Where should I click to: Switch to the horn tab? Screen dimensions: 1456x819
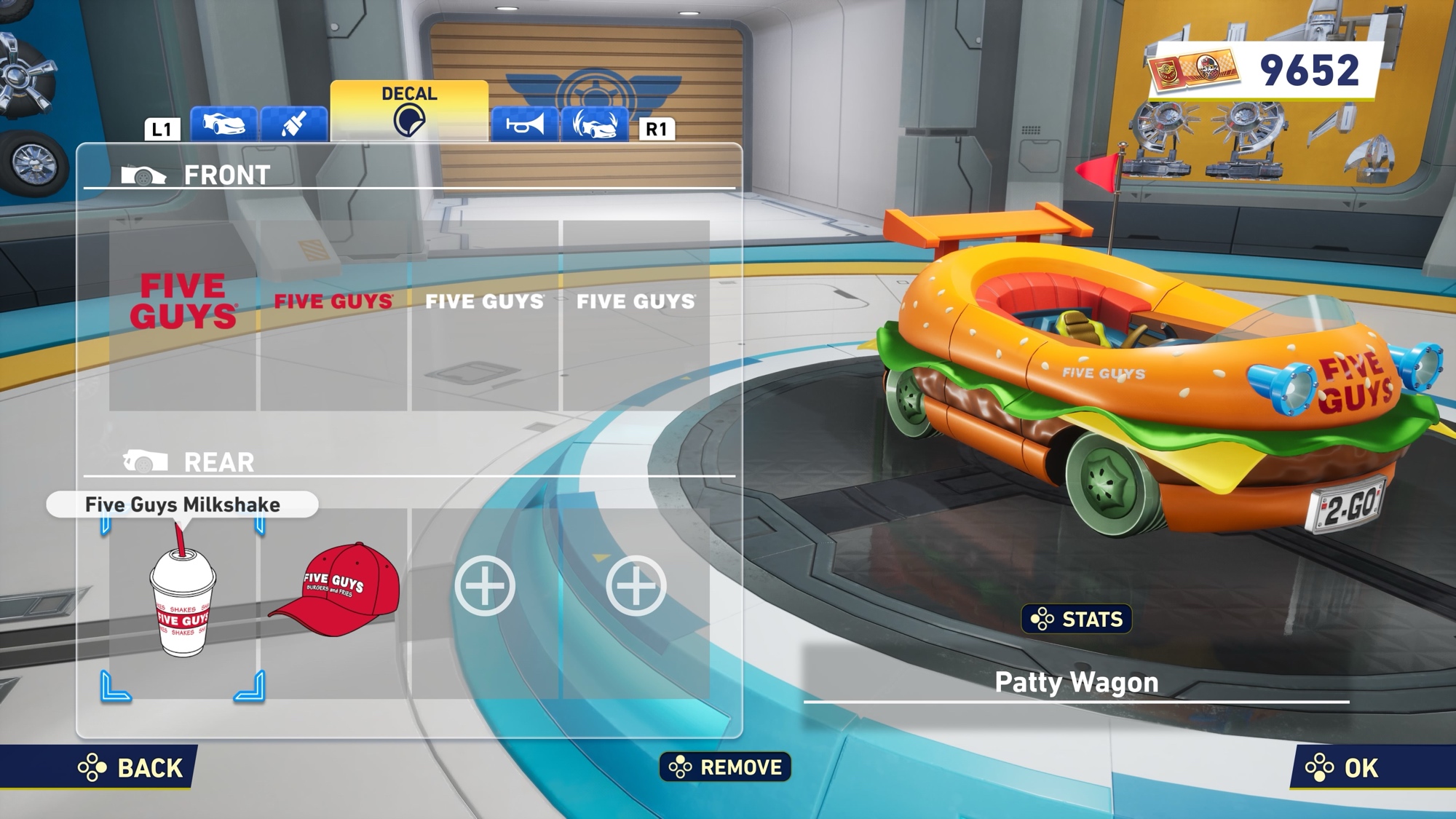[525, 125]
